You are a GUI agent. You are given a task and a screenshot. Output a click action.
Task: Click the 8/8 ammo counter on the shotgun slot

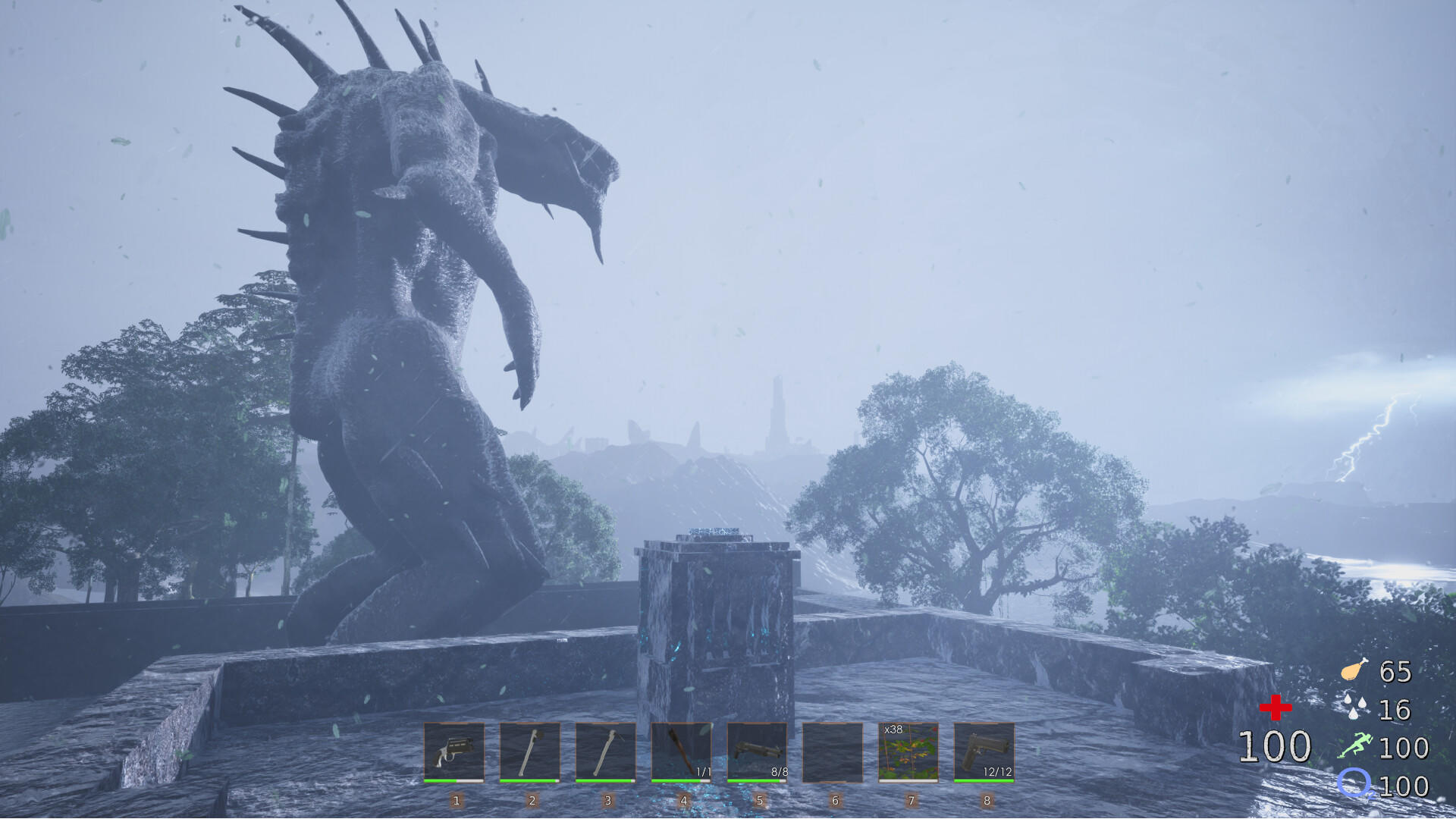pos(778,770)
